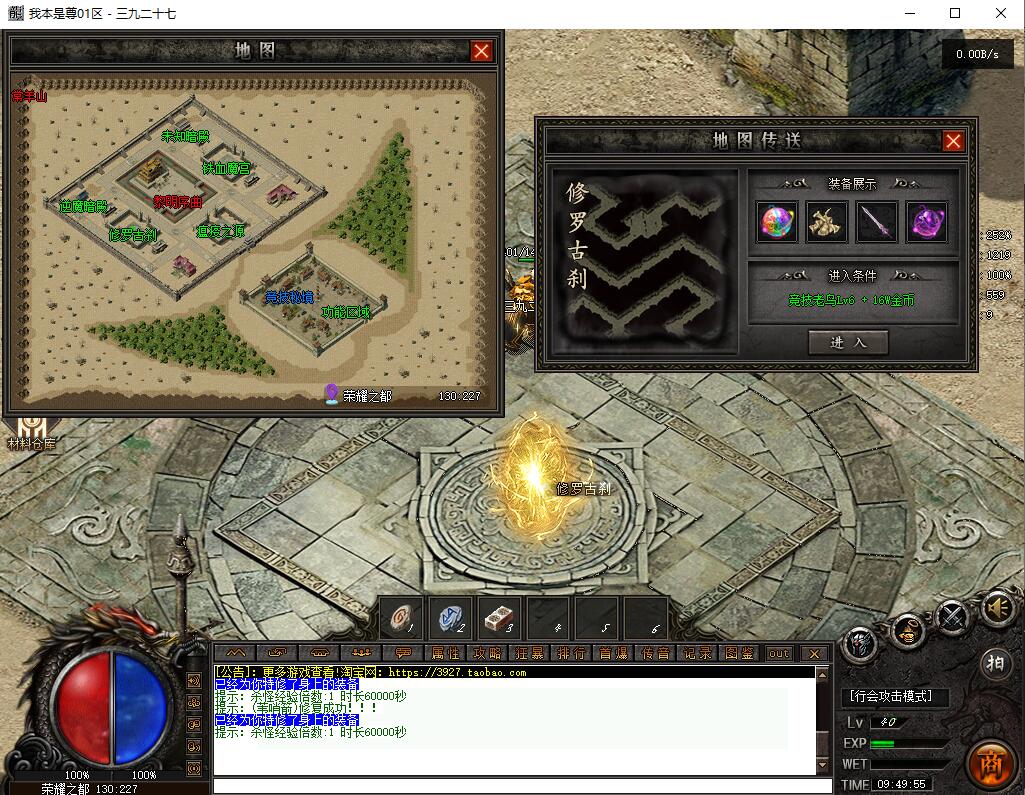Maximize the game window

[x=955, y=13]
